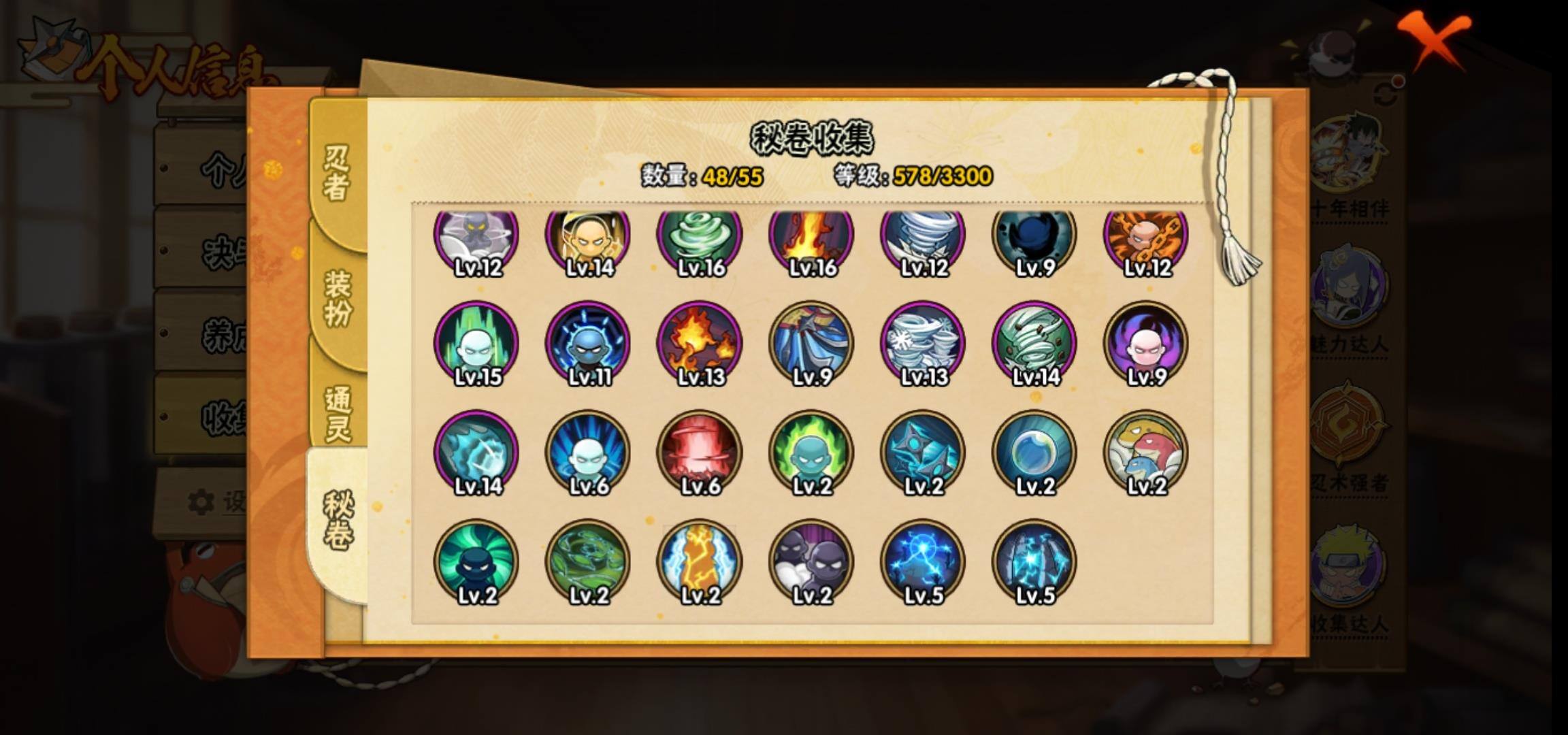Select the blue aura figure Lv.6 scroll
This screenshot has height=735, width=1568.
coord(588,452)
